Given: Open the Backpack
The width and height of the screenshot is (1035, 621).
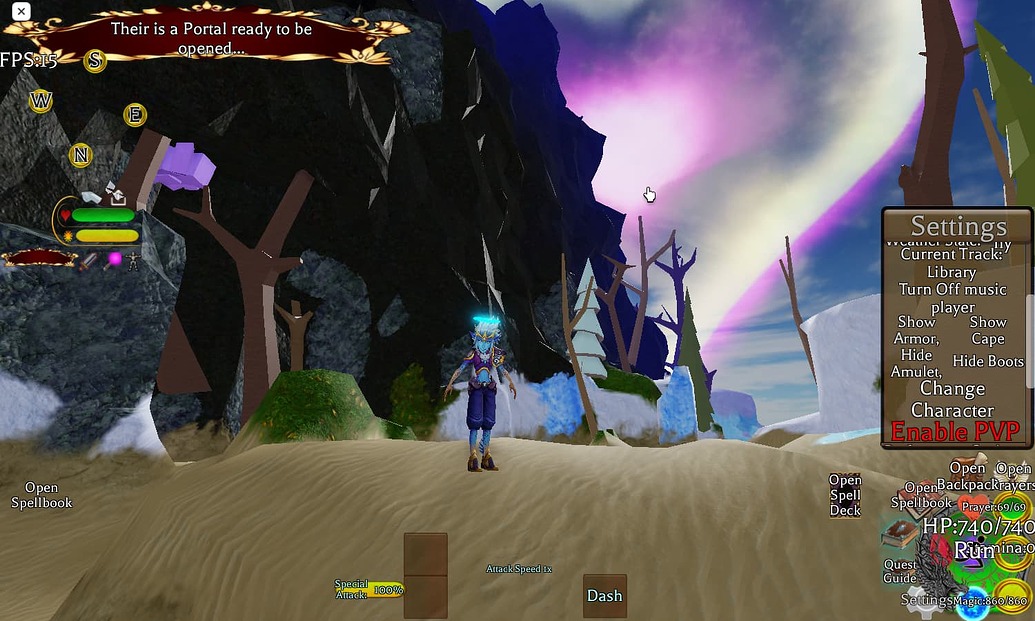Looking at the screenshot, I should pyautogui.click(x=967, y=476).
